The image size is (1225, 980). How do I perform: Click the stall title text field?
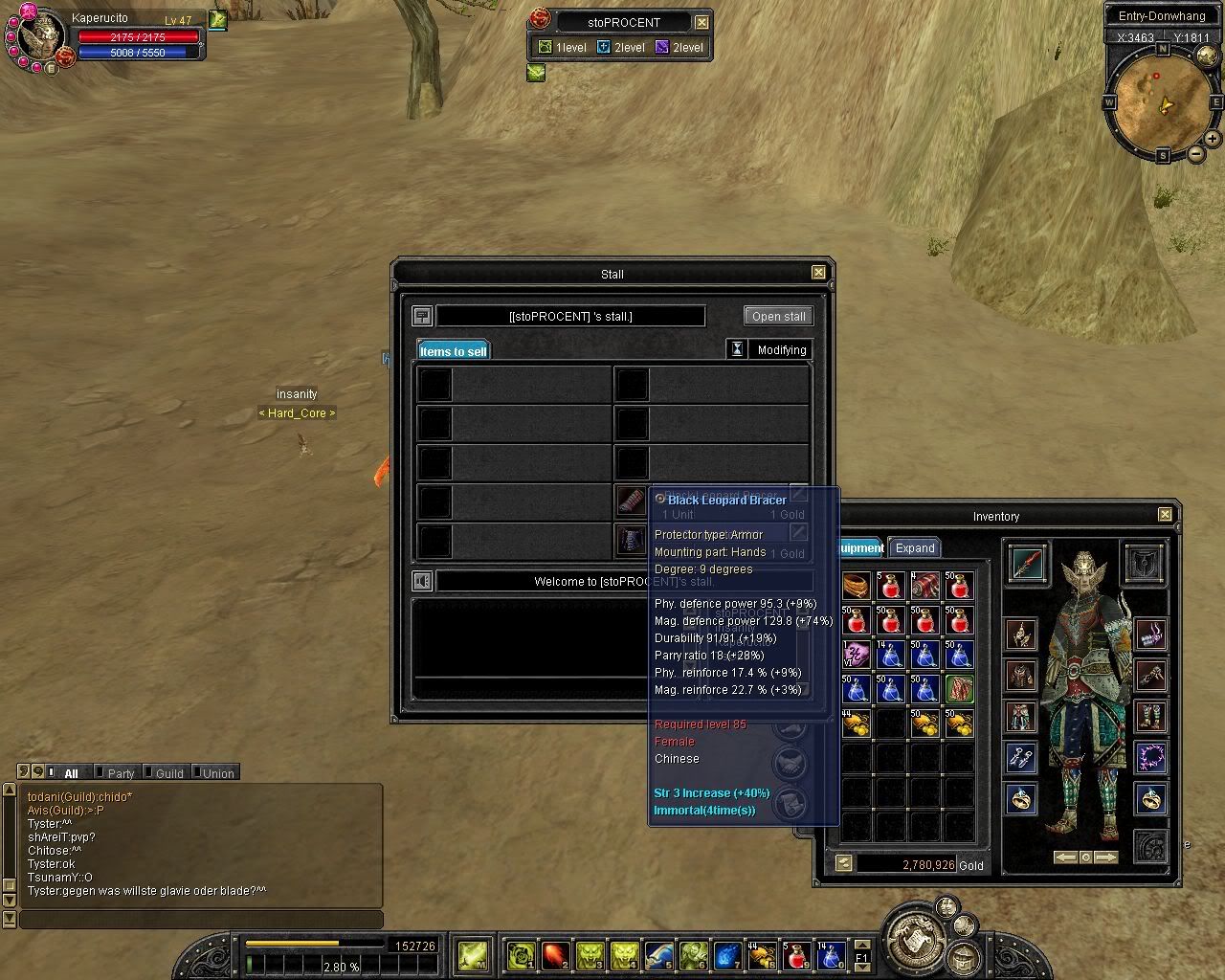click(x=570, y=317)
